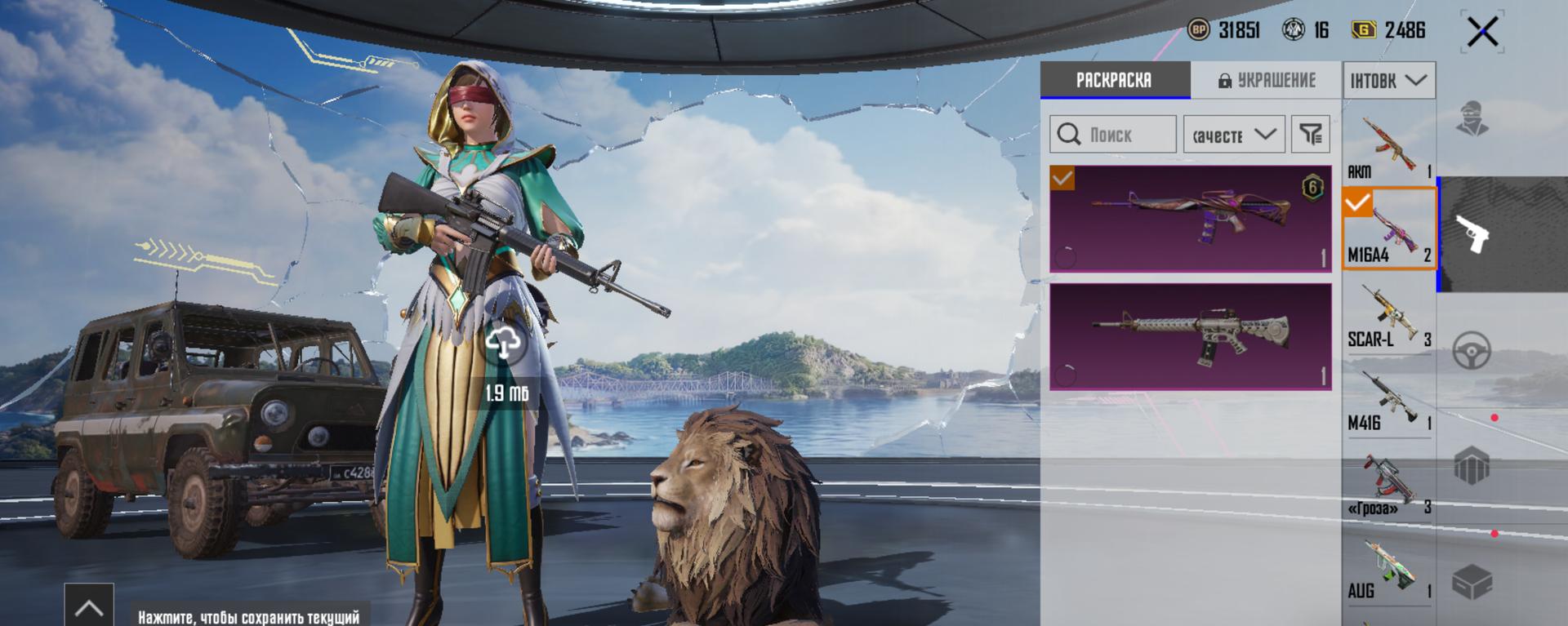Close the weapon skin screen
Image resolution: width=1568 pixels, height=626 pixels.
pyautogui.click(x=1482, y=33)
